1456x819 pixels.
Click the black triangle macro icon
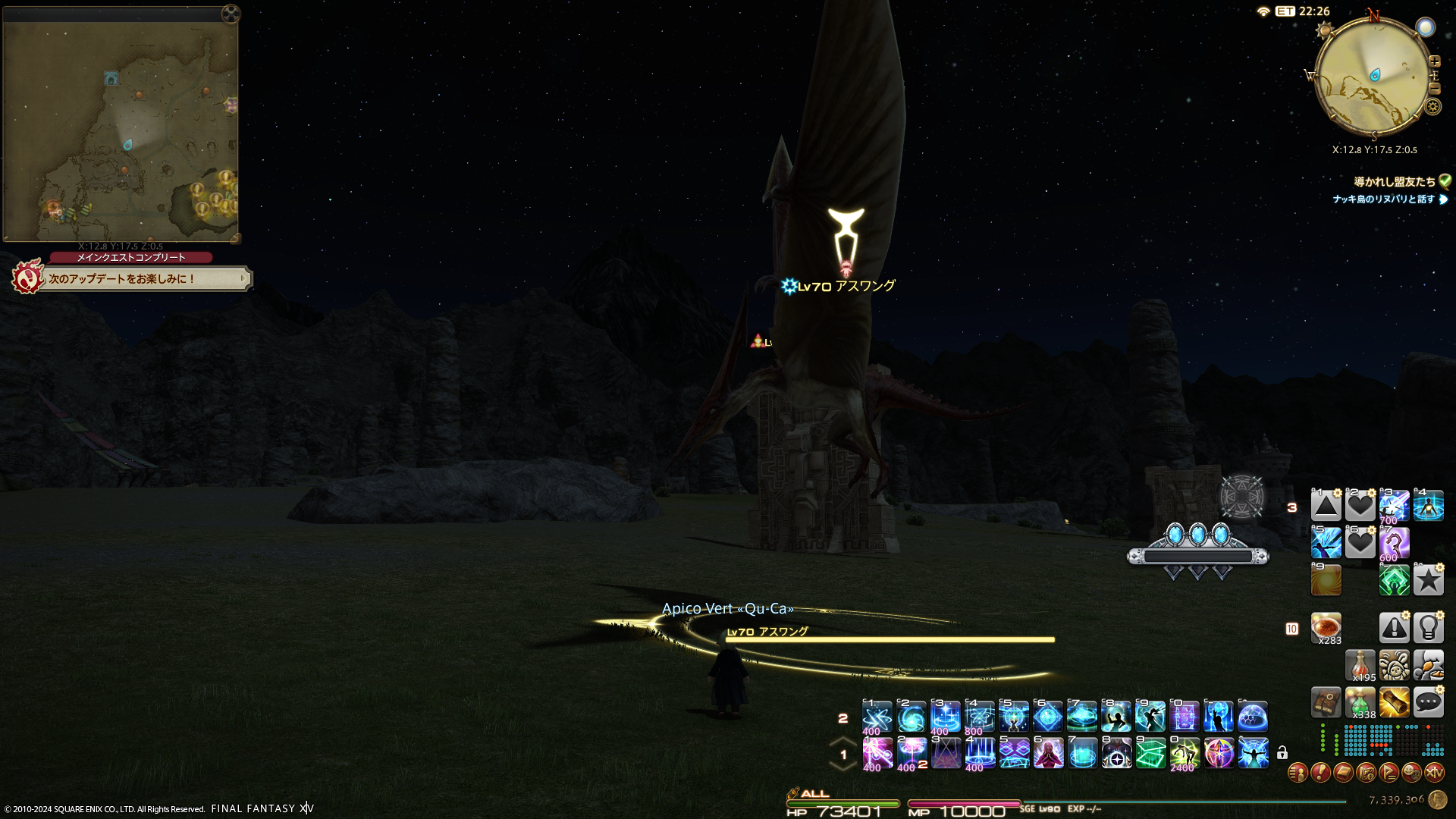pos(1326,506)
